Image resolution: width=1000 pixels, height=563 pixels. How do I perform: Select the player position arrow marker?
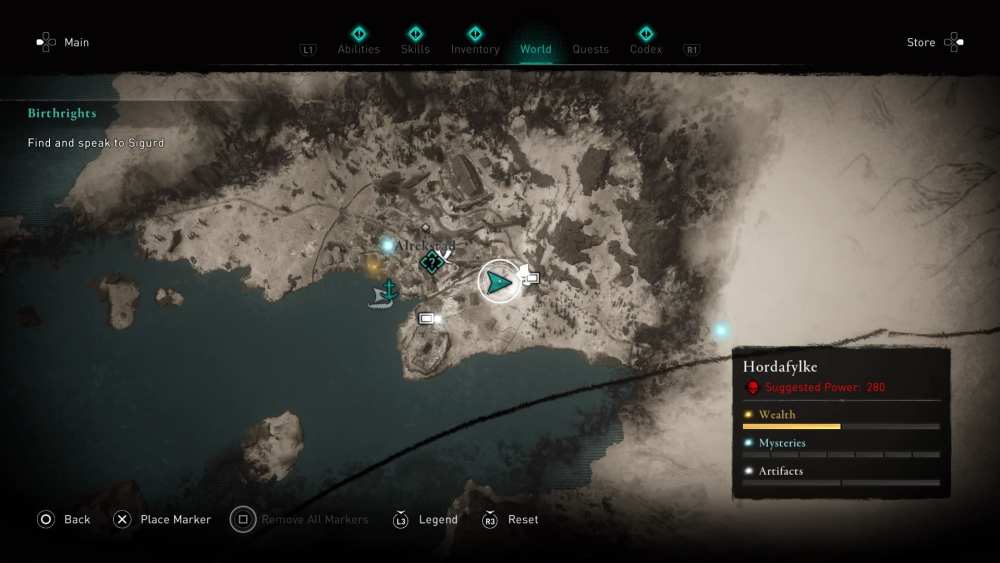tap(498, 283)
